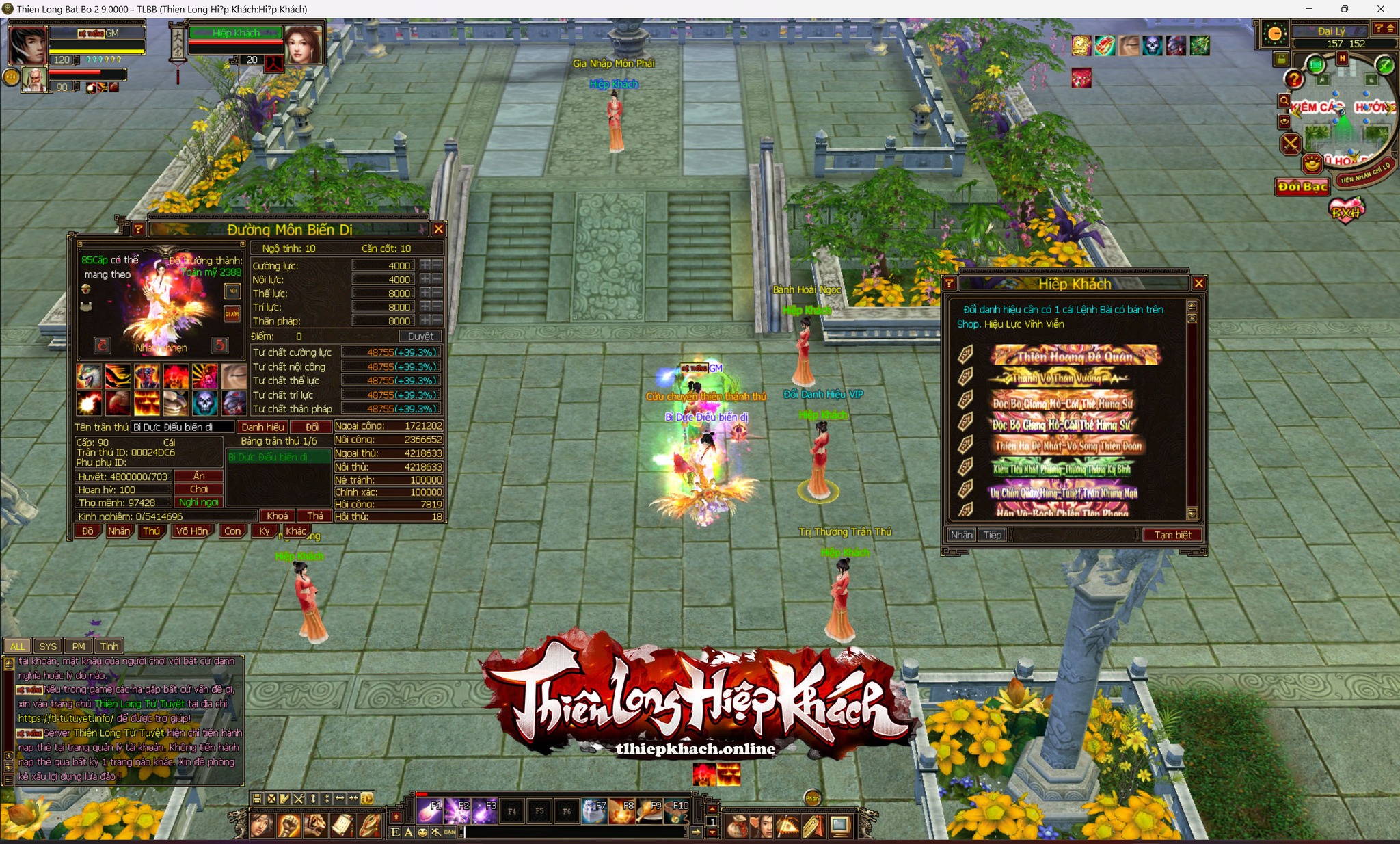
Task: Lock the pet with the Khoá button
Action: pos(277,516)
